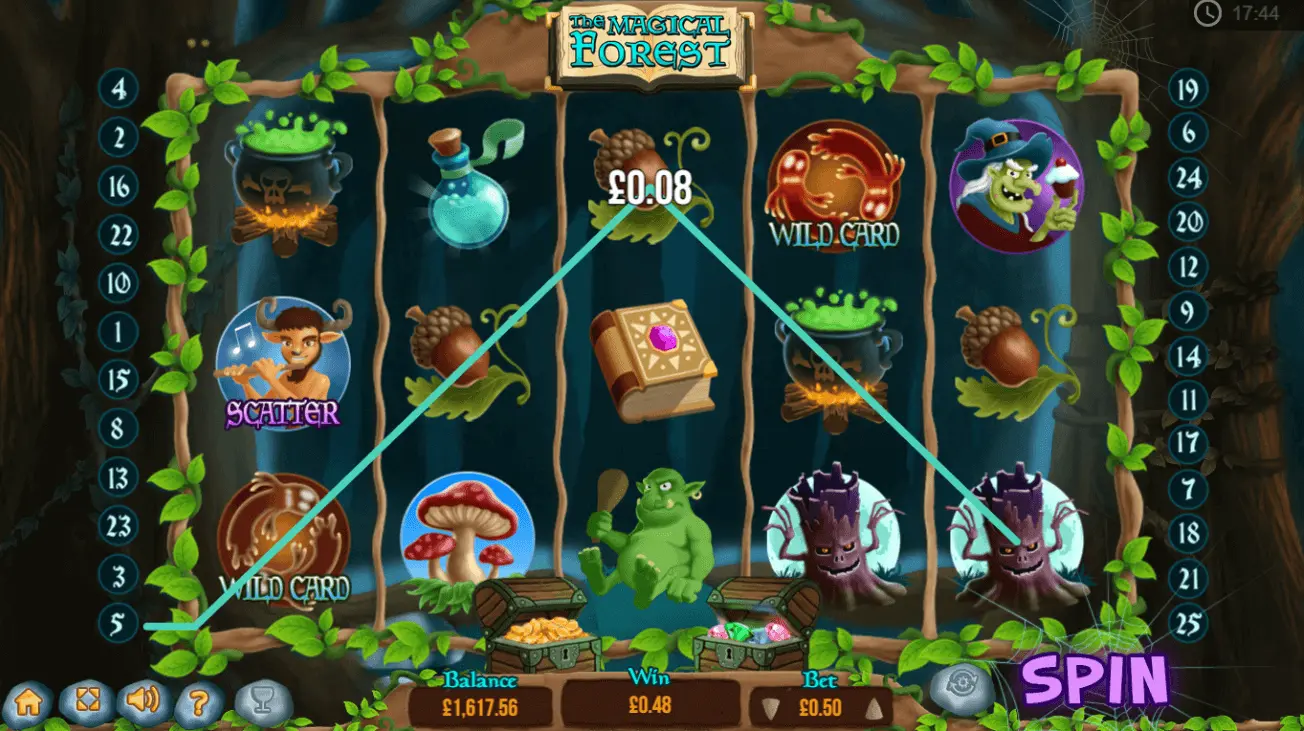
Task: Highlight payline number 14 marker
Action: pos(1187,356)
